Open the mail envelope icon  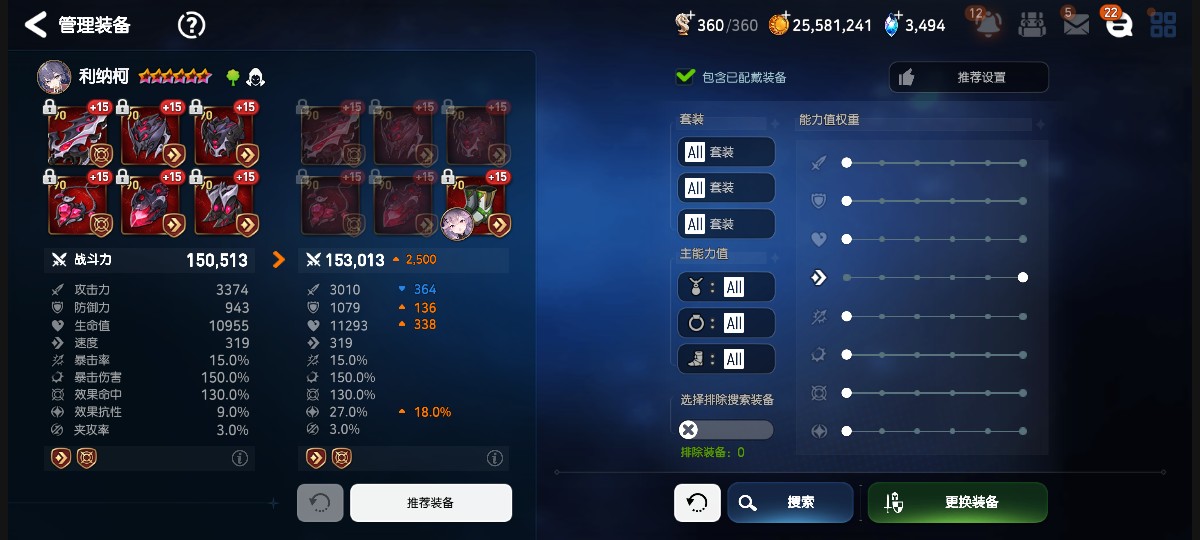[x=1075, y=25]
